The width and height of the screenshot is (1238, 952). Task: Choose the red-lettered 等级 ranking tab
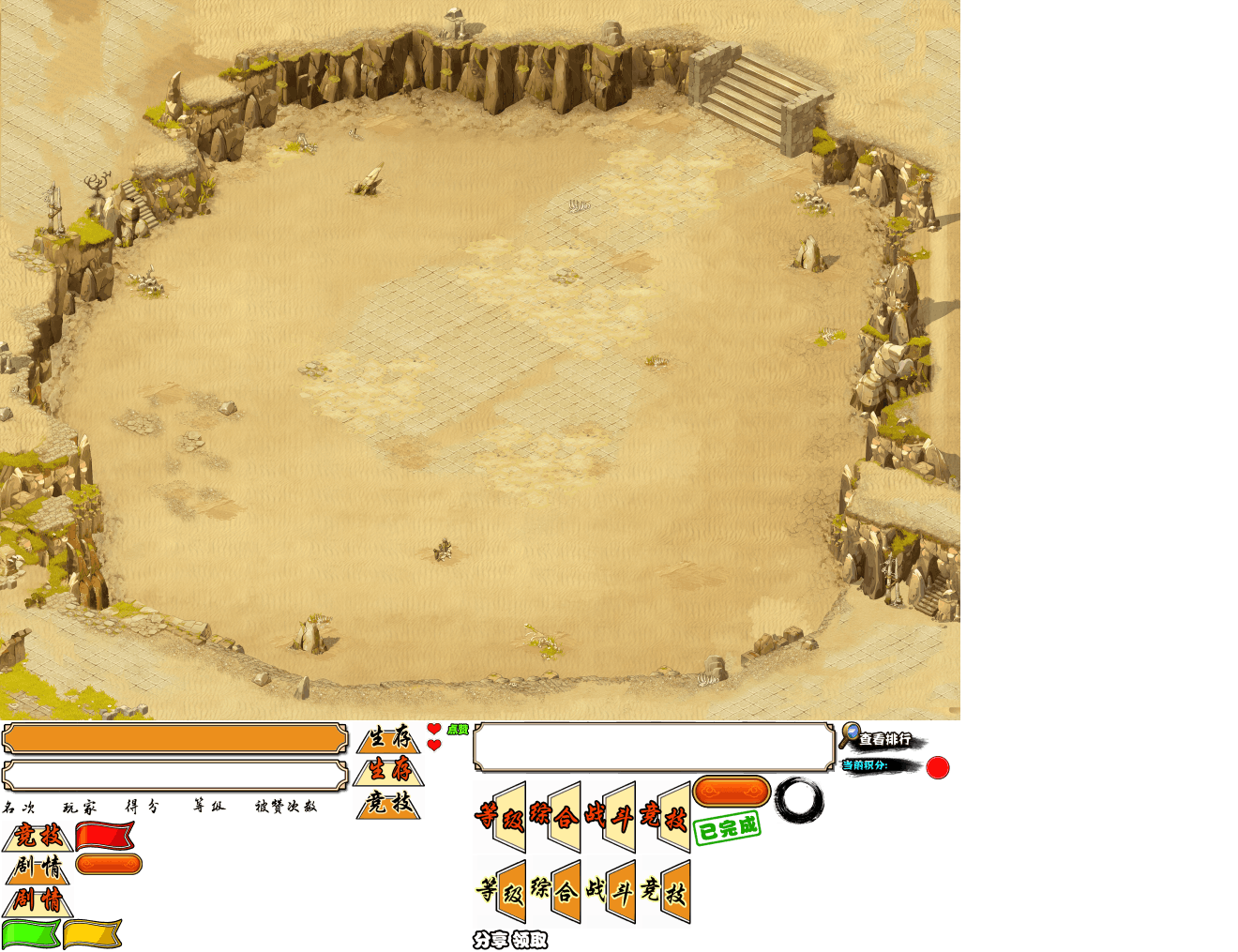[x=500, y=816]
